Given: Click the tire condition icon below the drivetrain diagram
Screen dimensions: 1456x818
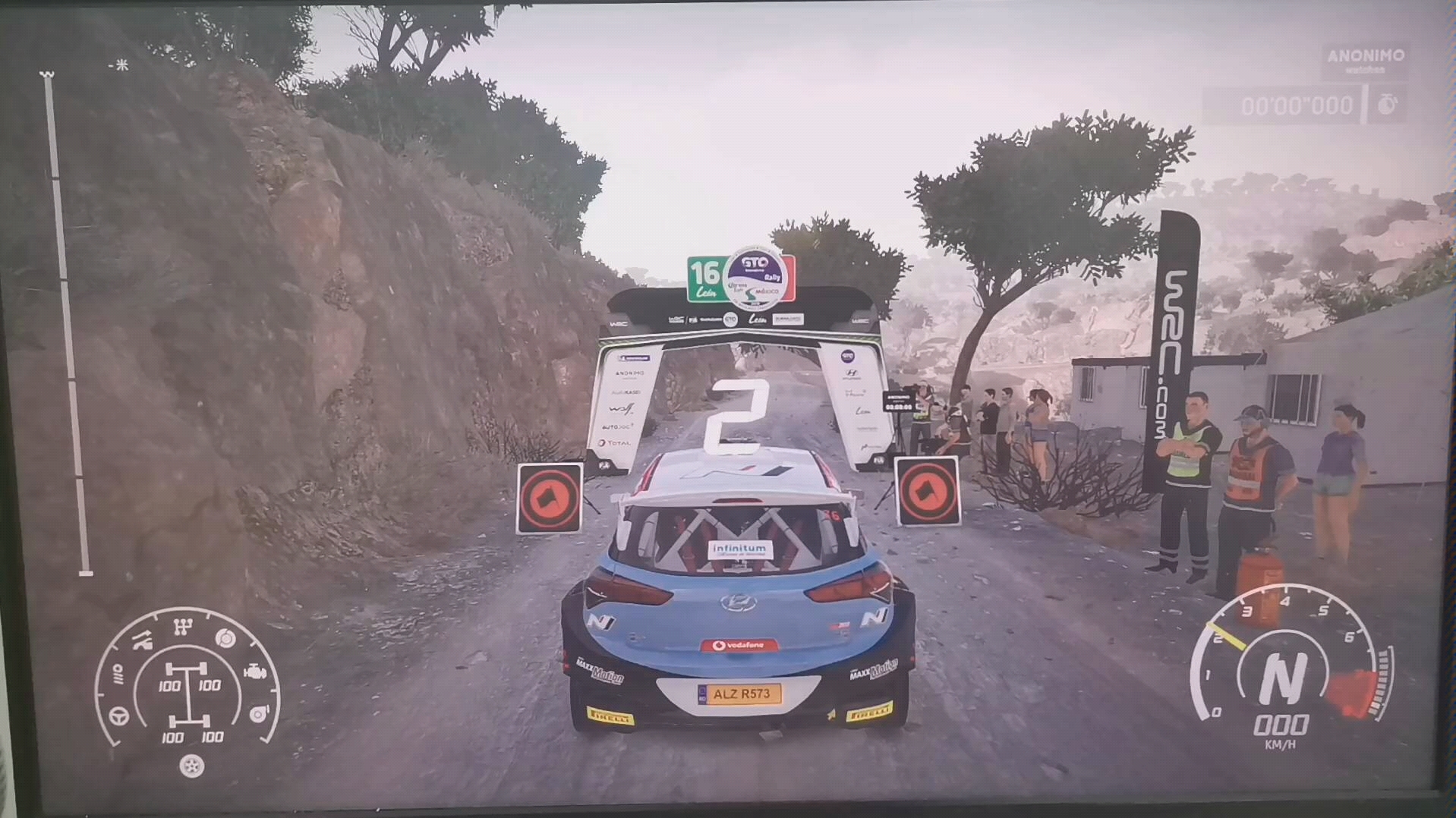Looking at the screenshot, I should click(191, 766).
